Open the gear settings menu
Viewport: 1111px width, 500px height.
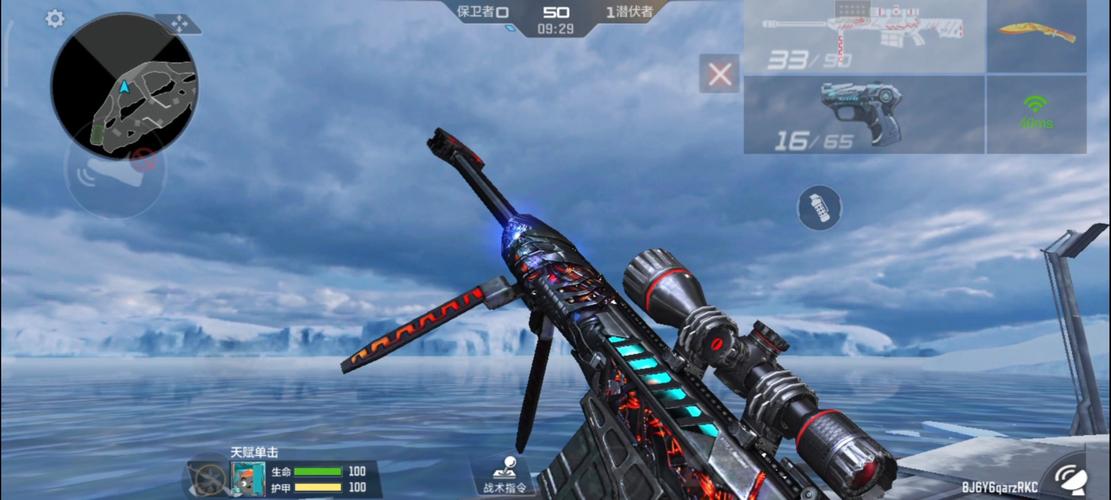click(54, 19)
